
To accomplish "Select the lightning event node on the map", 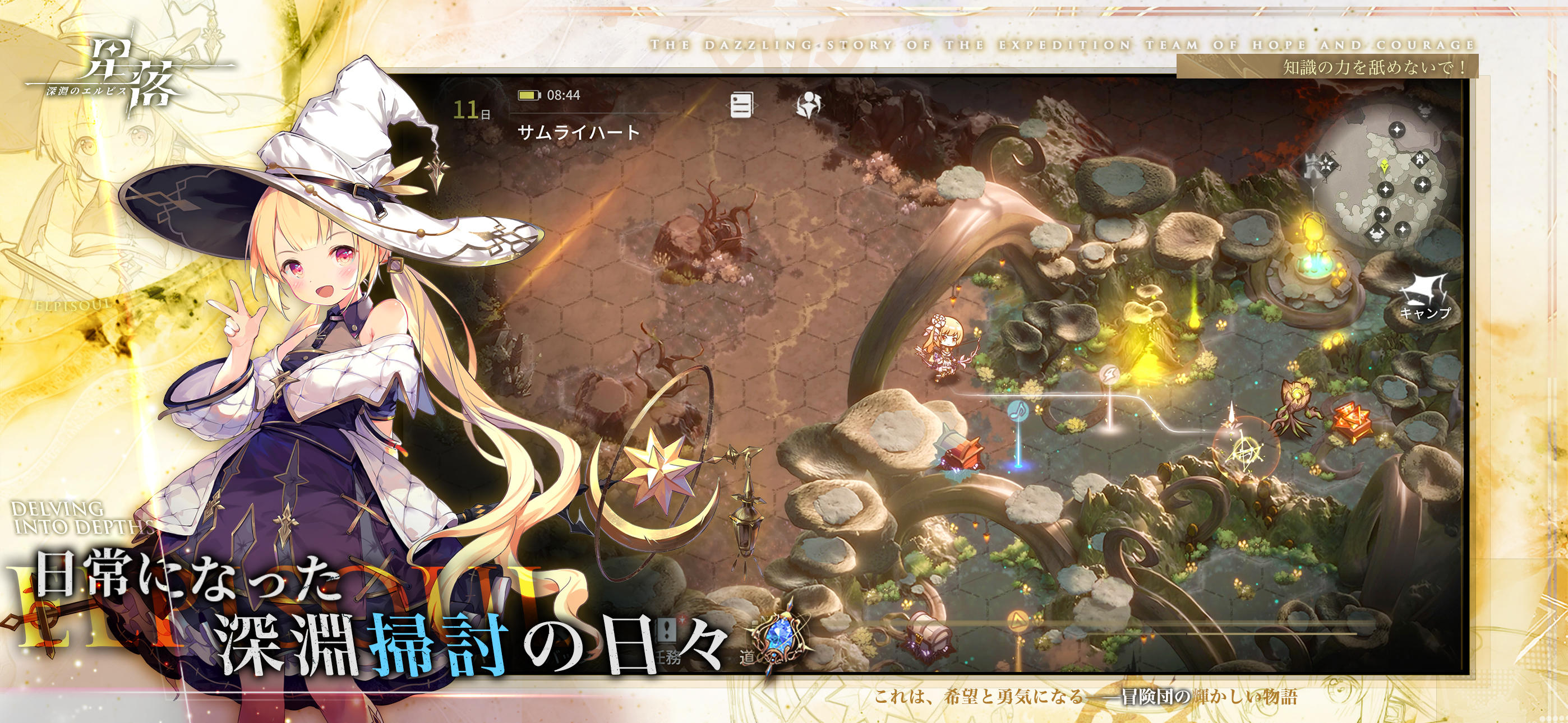I will tap(1110, 375).
